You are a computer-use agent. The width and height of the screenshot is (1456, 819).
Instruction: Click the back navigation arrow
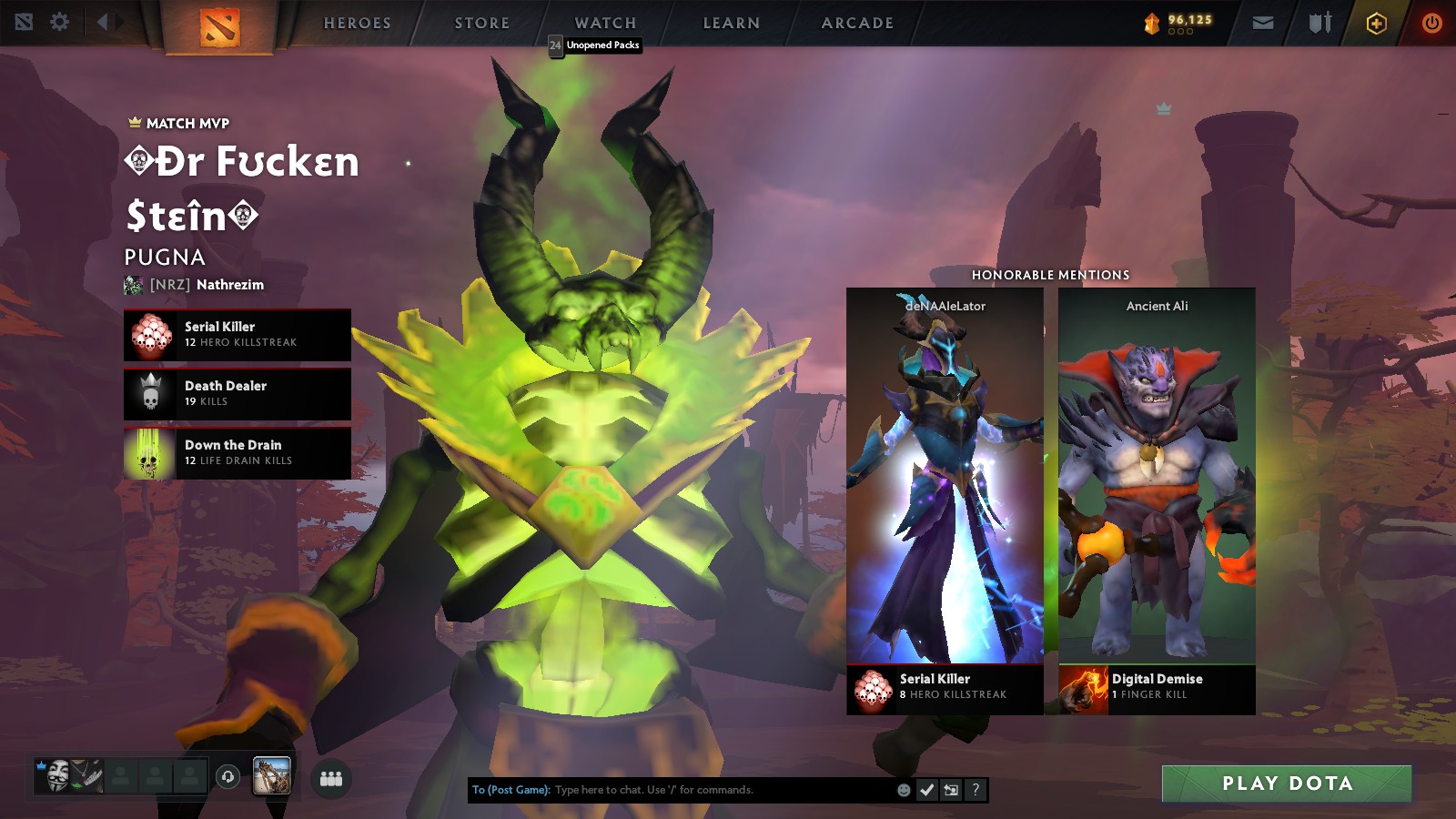pyautogui.click(x=102, y=22)
